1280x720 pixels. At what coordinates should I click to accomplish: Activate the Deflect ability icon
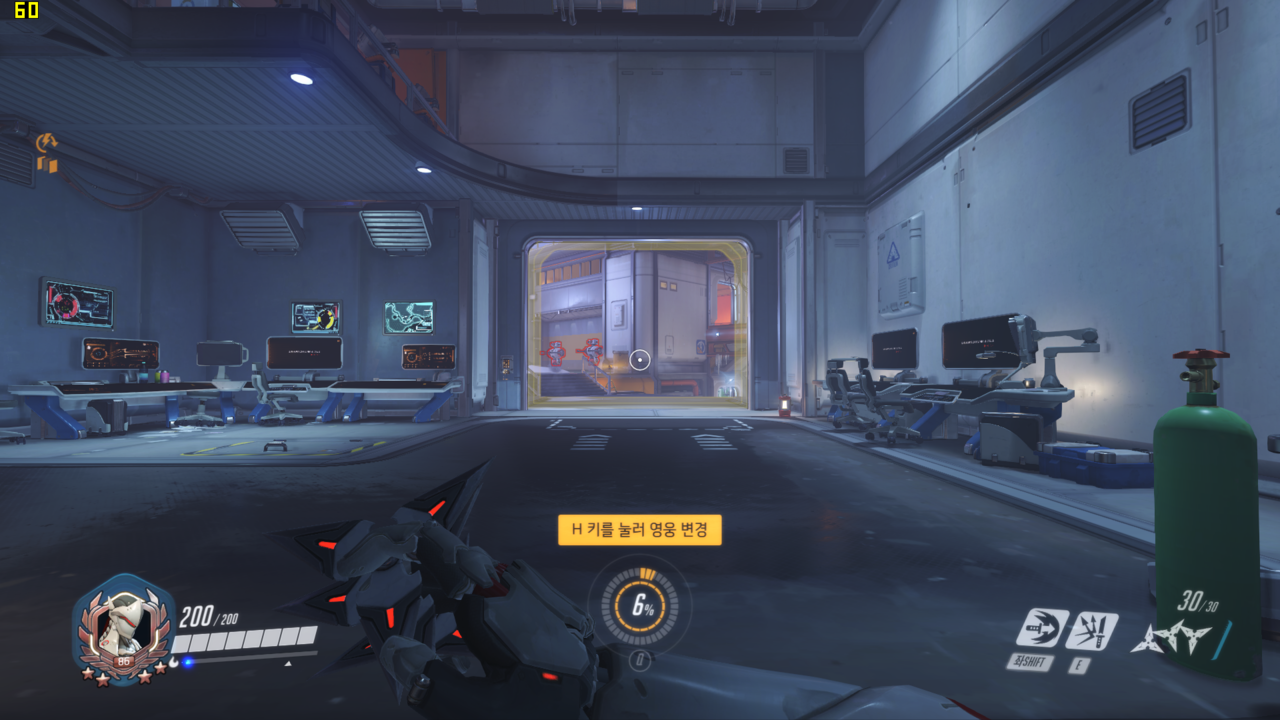point(1091,630)
